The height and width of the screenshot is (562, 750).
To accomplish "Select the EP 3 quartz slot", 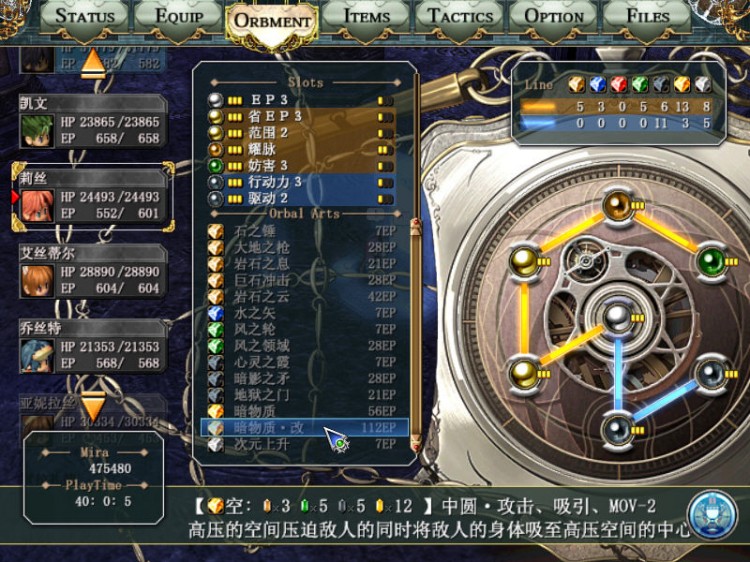I will [300, 100].
